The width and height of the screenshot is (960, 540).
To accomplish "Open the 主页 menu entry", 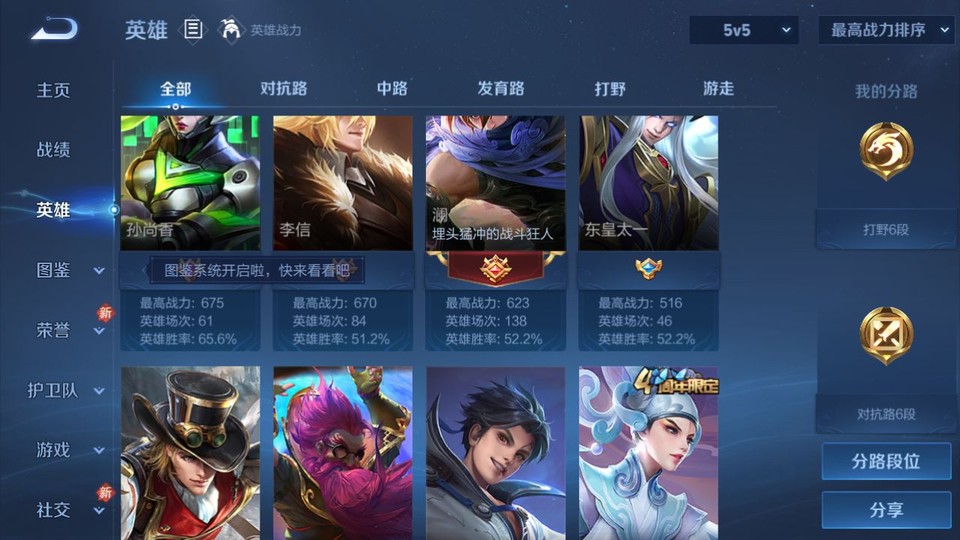I will pos(54,90).
